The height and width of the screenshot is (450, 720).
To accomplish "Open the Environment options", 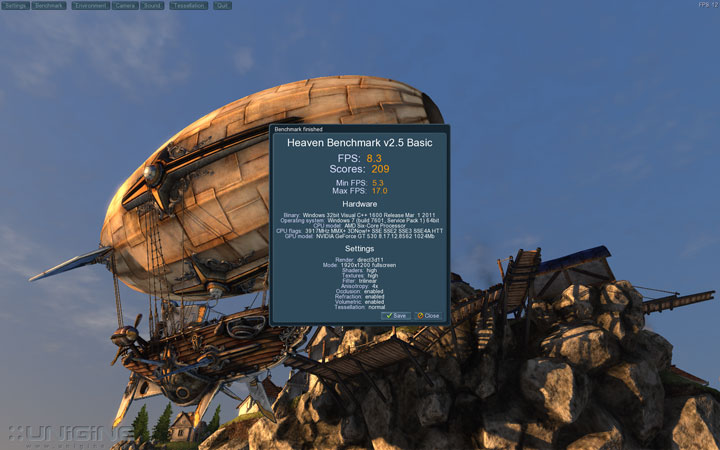I will pyautogui.click(x=90, y=5).
